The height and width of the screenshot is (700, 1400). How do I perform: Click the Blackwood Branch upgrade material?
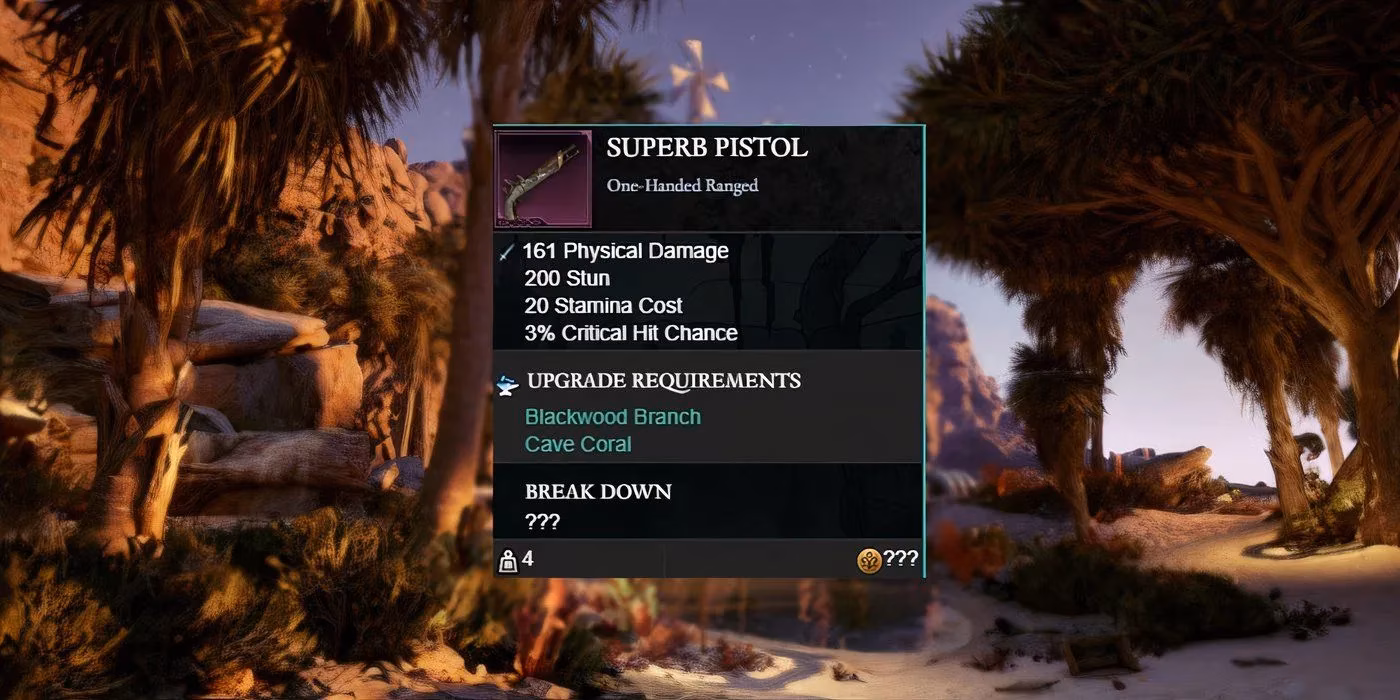(x=612, y=416)
